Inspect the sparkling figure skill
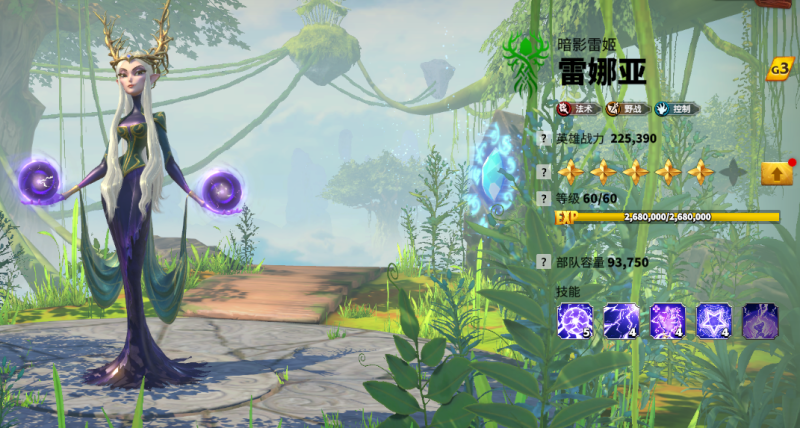The image size is (800, 428). [x=667, y=320]
